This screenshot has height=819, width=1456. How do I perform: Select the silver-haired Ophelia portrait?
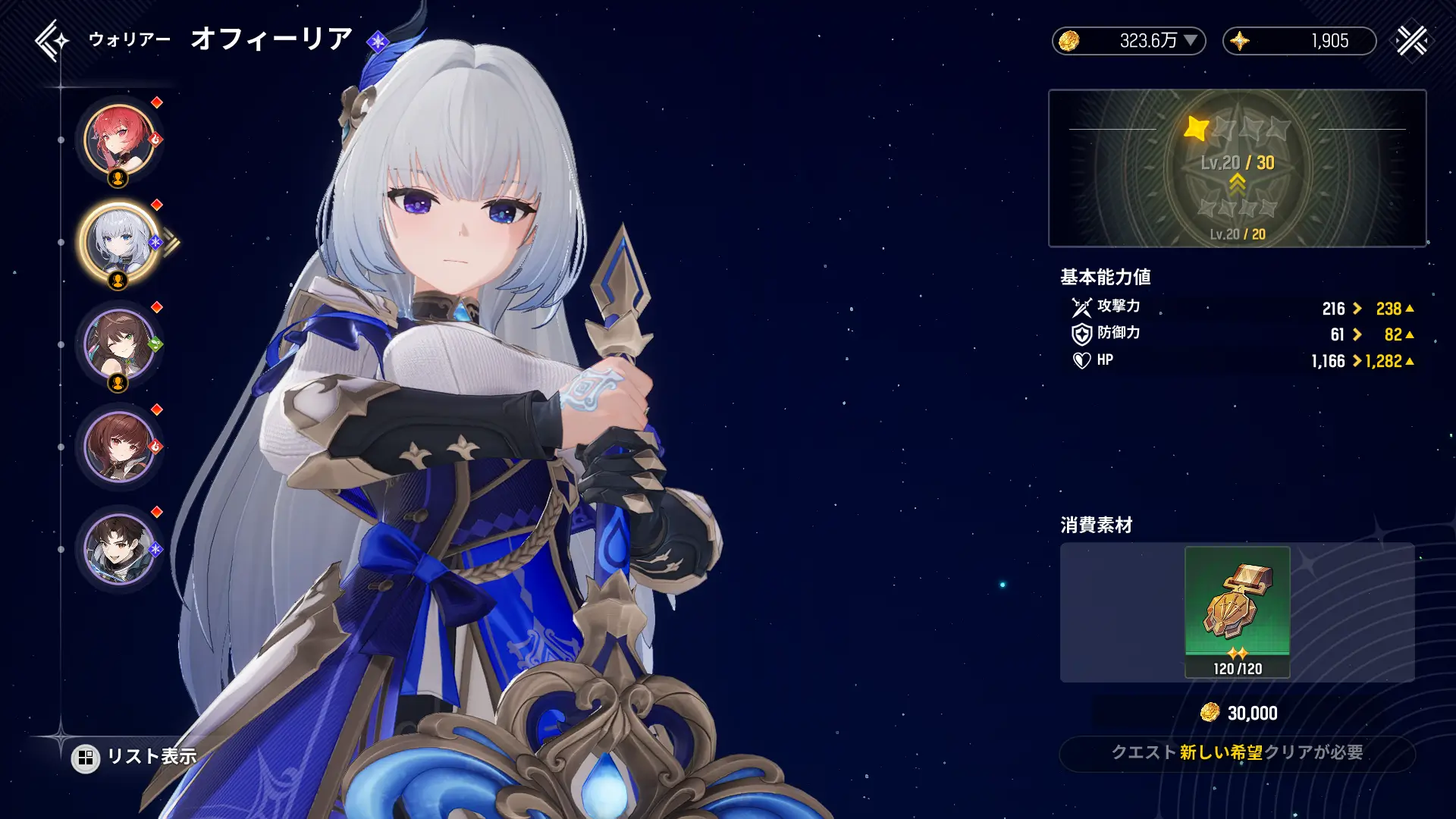[119, 243]
